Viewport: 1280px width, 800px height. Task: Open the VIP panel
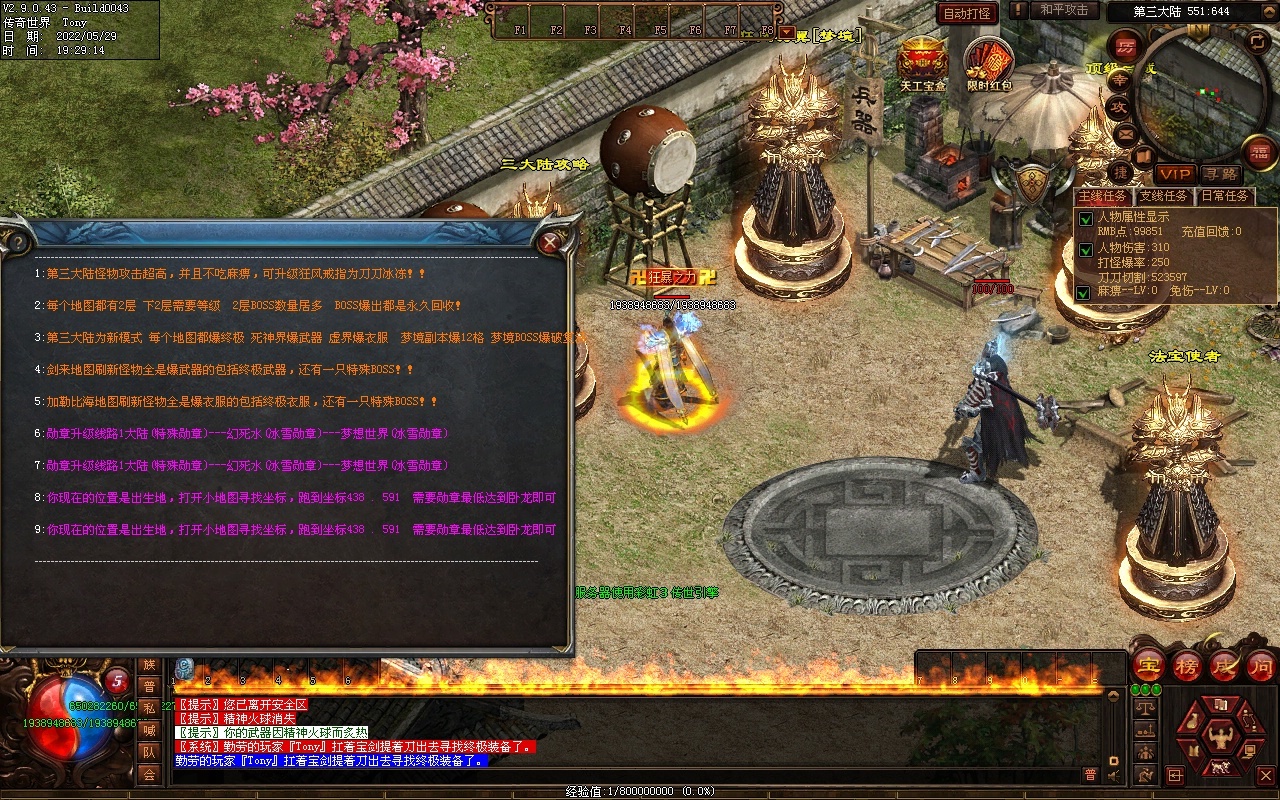coord(1174,174)
